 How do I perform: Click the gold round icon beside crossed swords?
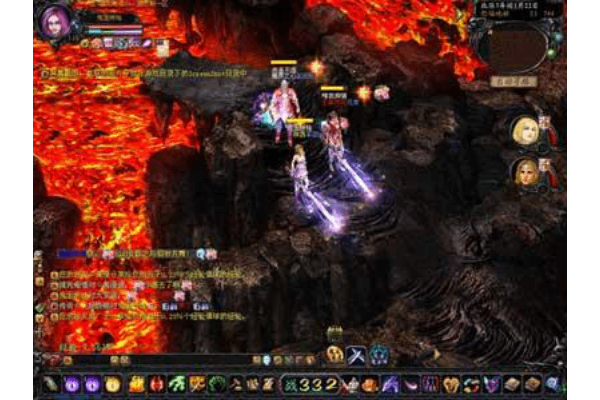(335, 355)
